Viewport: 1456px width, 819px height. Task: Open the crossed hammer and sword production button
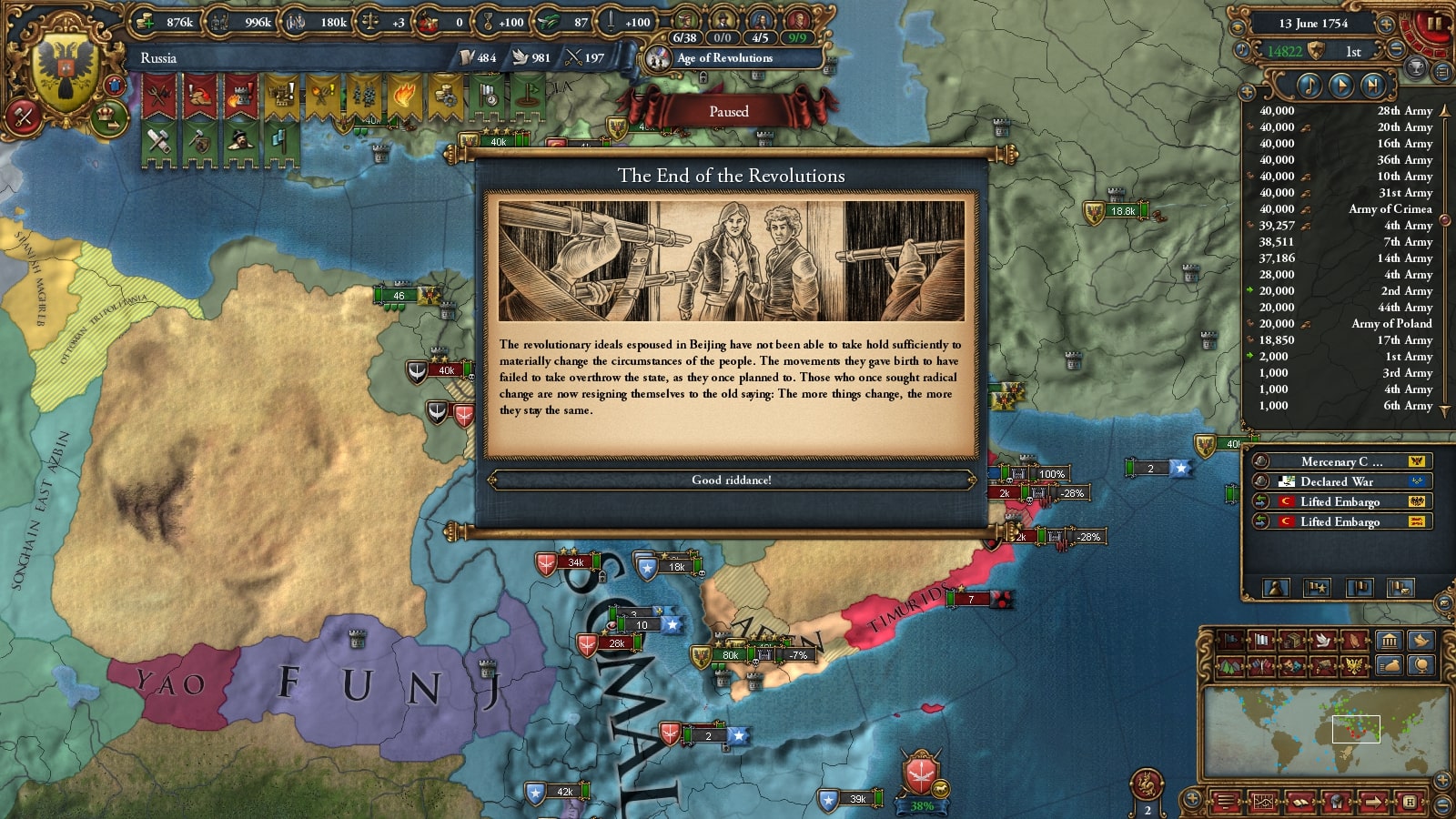(x=23, y=116)
